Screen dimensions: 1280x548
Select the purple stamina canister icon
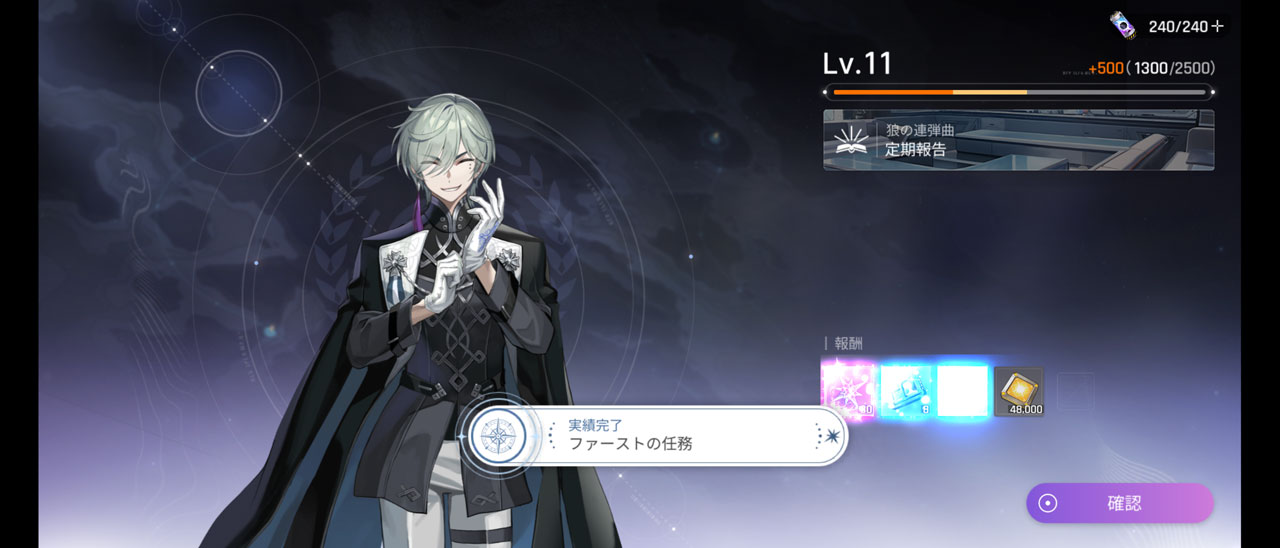1123,25
